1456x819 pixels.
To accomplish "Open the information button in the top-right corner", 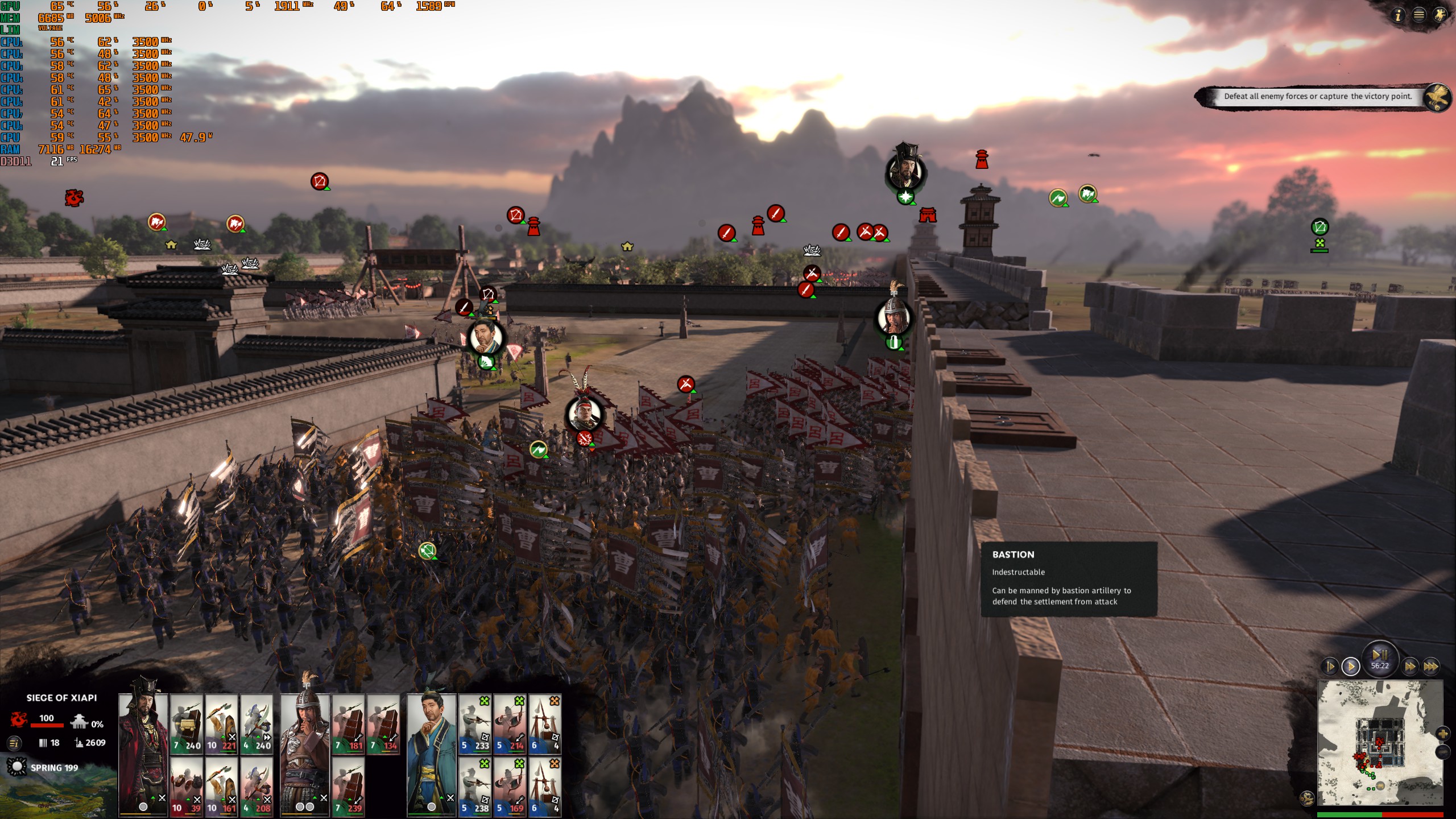I will (x=1398, y=15).
